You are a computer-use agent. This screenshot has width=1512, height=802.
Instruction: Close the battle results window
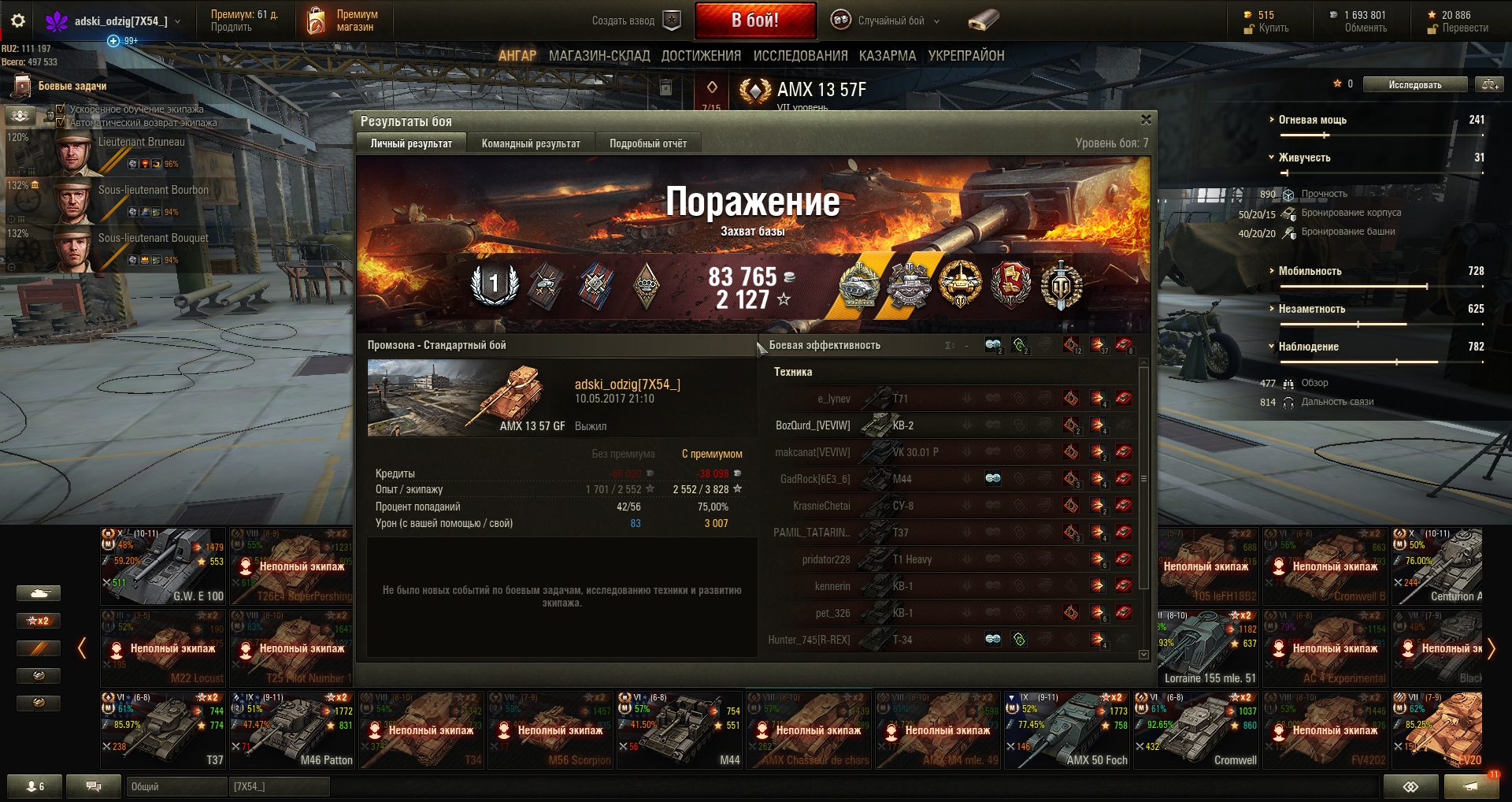tap(1146, 120)
